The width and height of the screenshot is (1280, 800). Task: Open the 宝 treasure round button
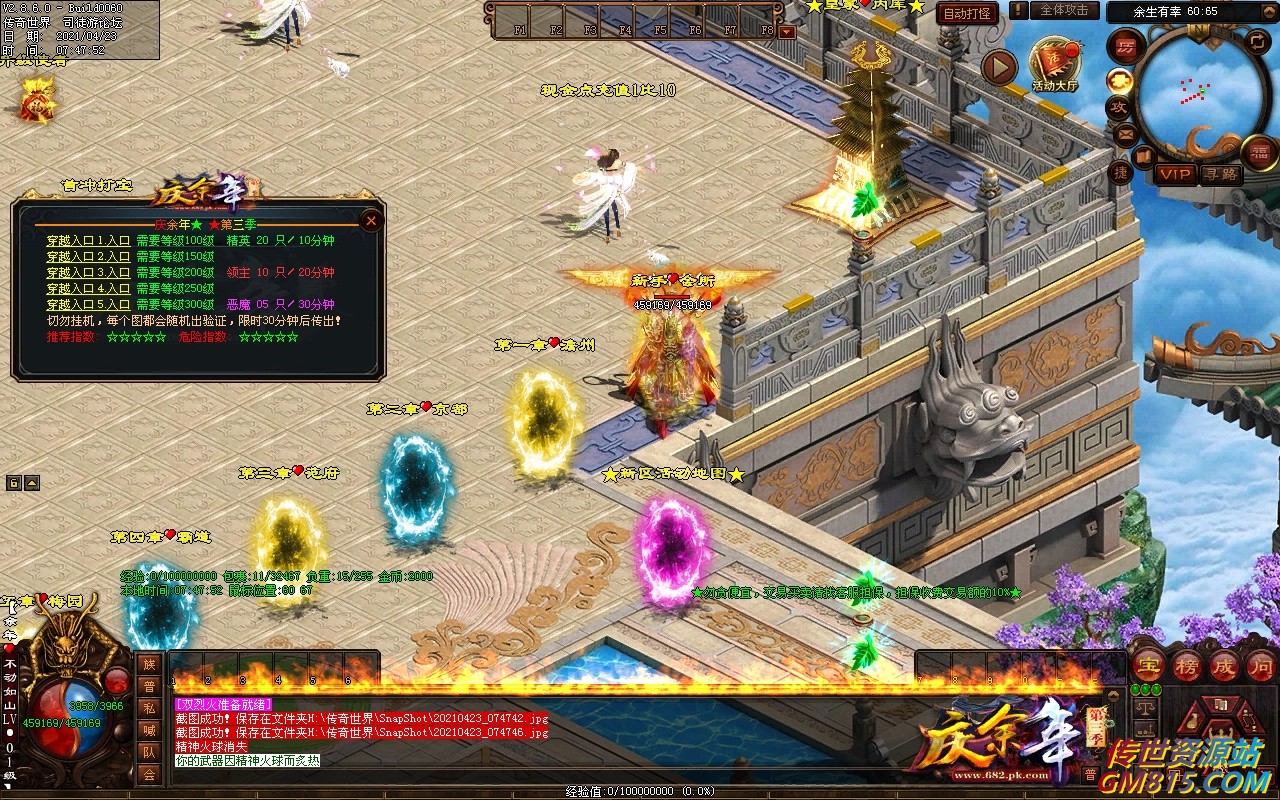point(1147,665)
